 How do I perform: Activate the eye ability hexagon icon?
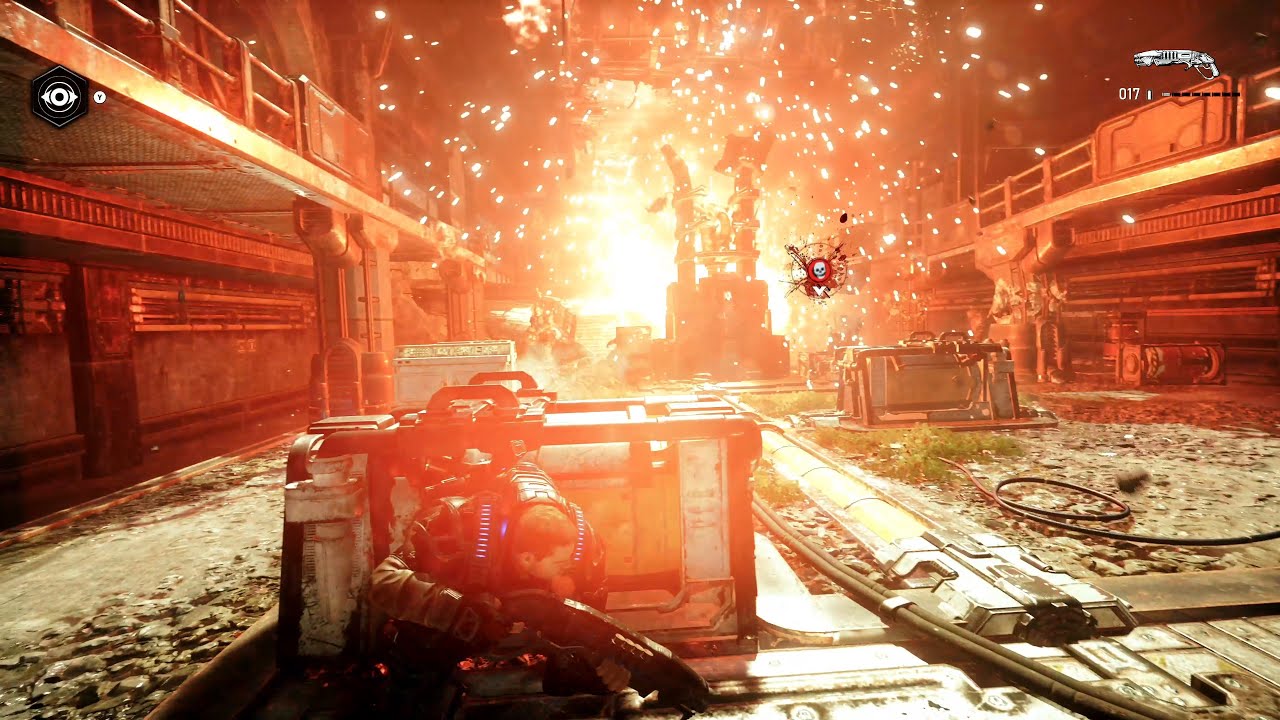tap(60, 96)
